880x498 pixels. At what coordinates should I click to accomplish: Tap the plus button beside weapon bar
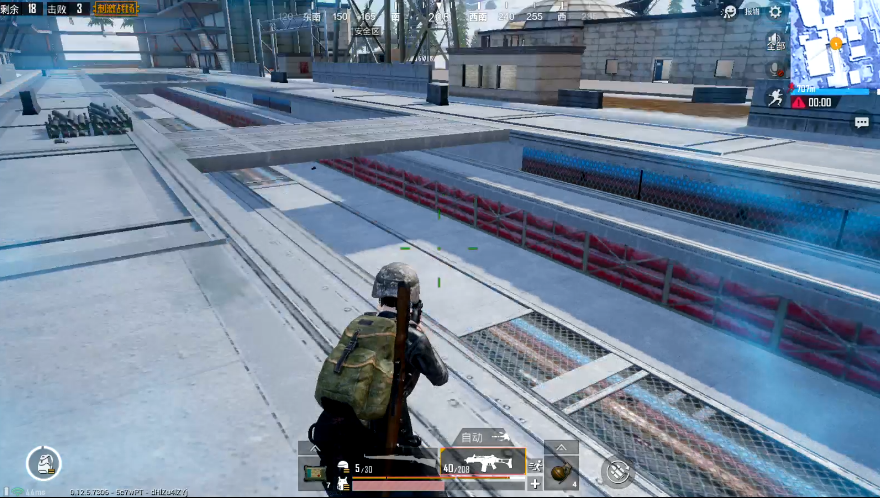pos(535,484)
